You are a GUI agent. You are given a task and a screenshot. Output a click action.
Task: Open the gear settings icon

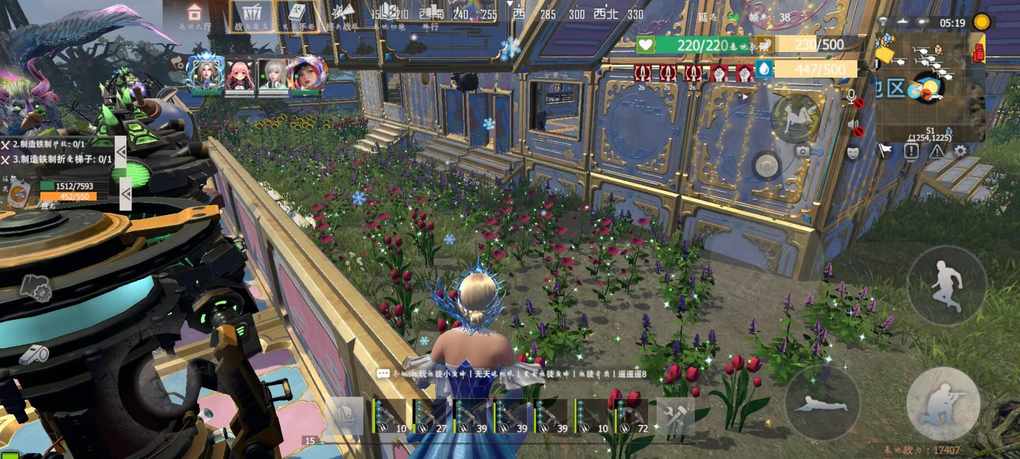960,151
